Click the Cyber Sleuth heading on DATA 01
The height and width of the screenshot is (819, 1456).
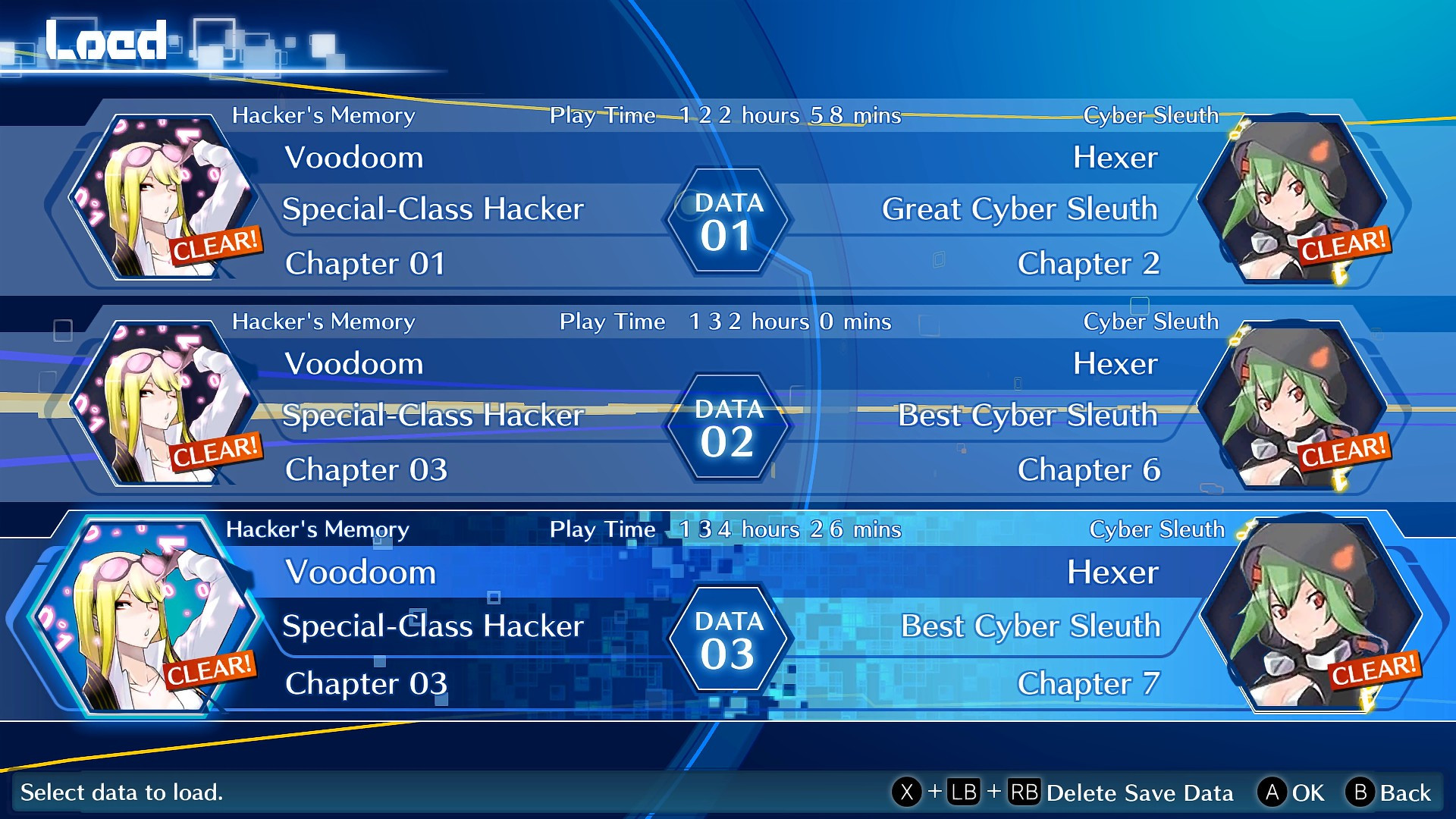click(1151, 115)
